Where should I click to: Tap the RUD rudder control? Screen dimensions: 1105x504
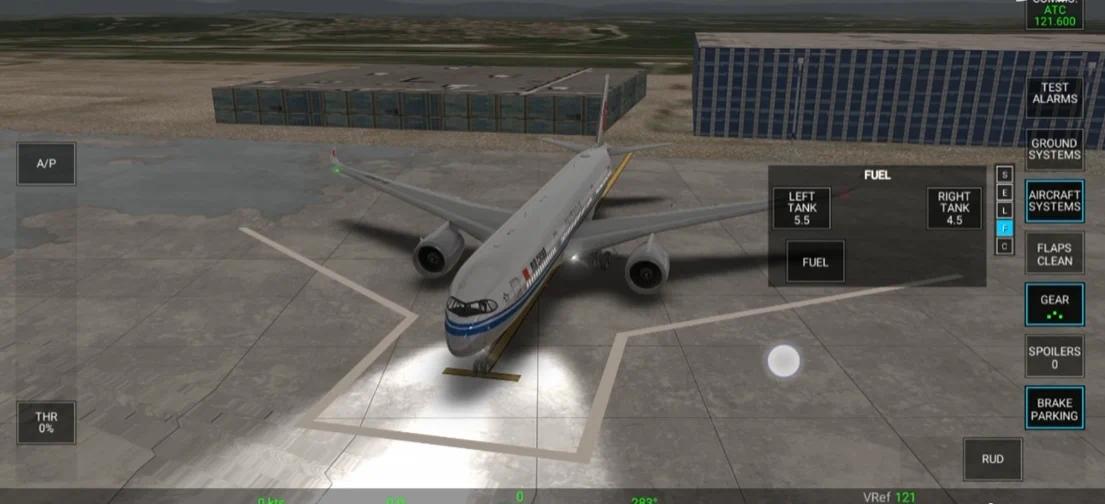pos(992,459)
